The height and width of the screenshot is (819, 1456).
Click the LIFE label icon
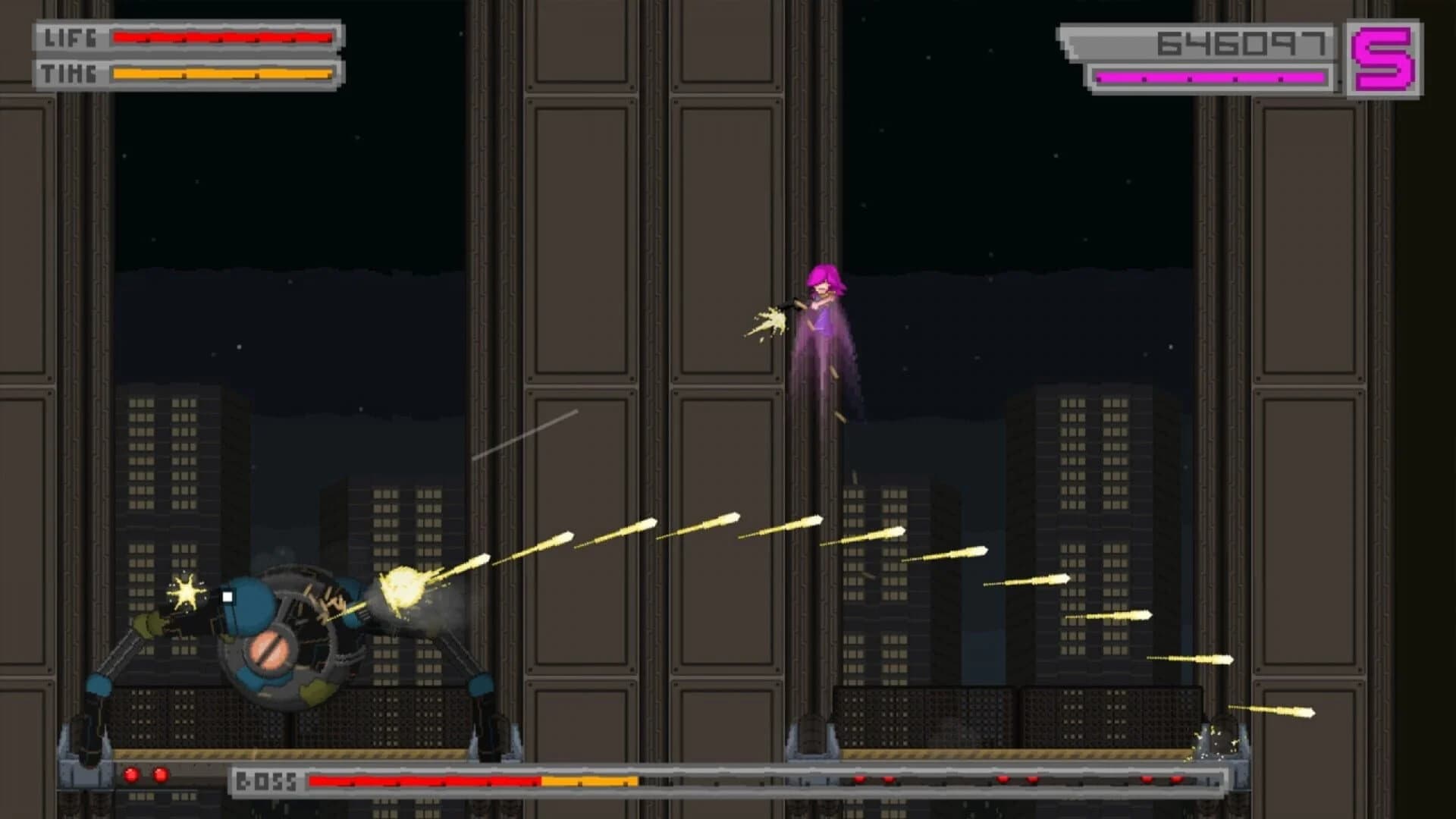72,36
